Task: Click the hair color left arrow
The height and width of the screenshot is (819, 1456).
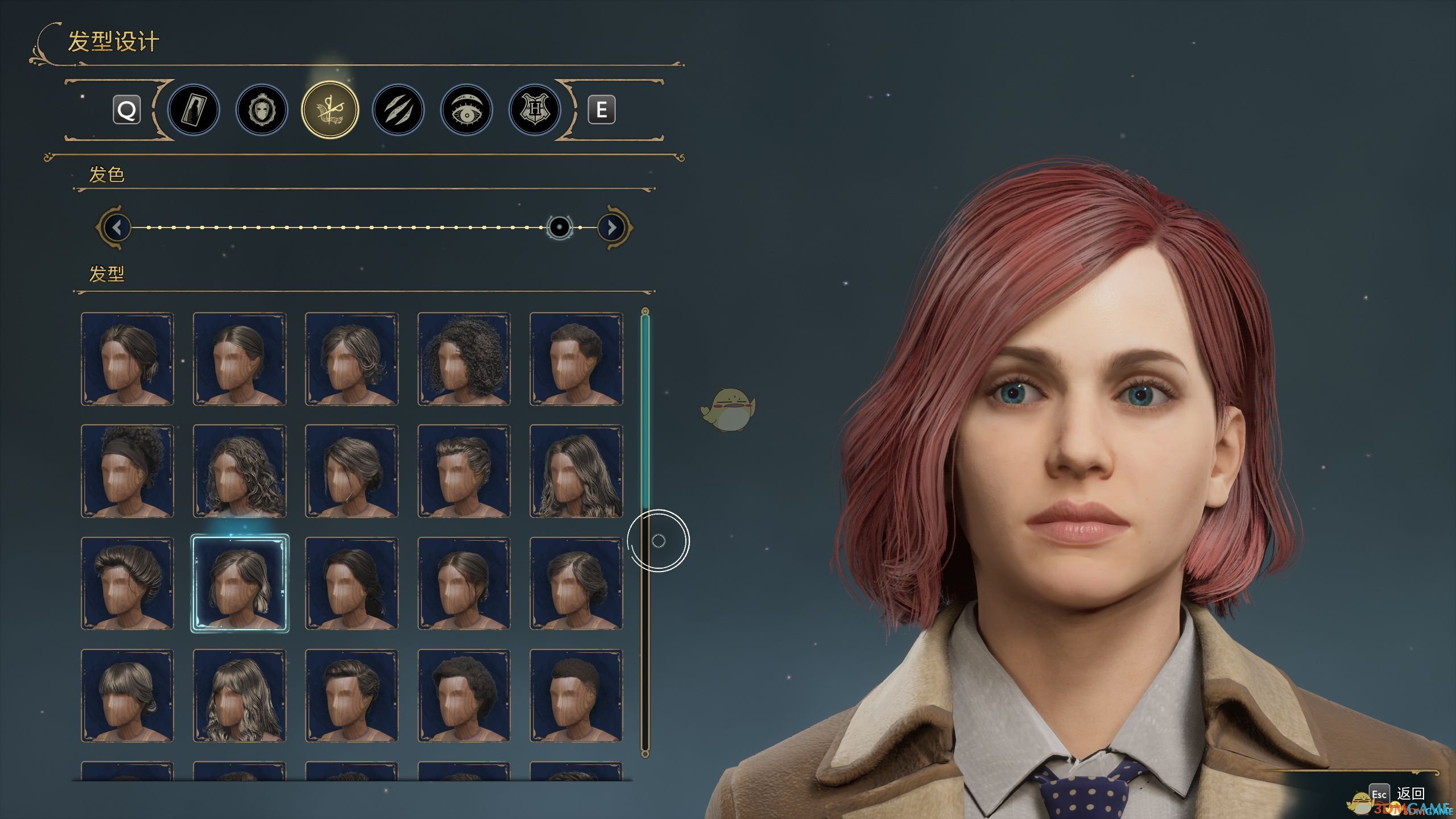Action: tap(117, 227)
